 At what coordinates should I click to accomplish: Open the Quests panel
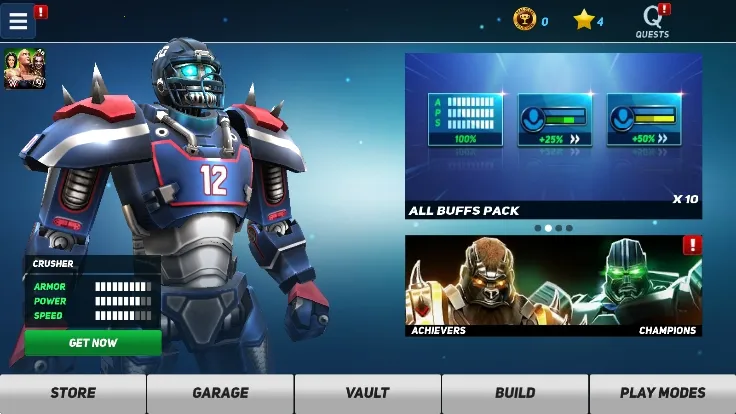pos(652,20)
